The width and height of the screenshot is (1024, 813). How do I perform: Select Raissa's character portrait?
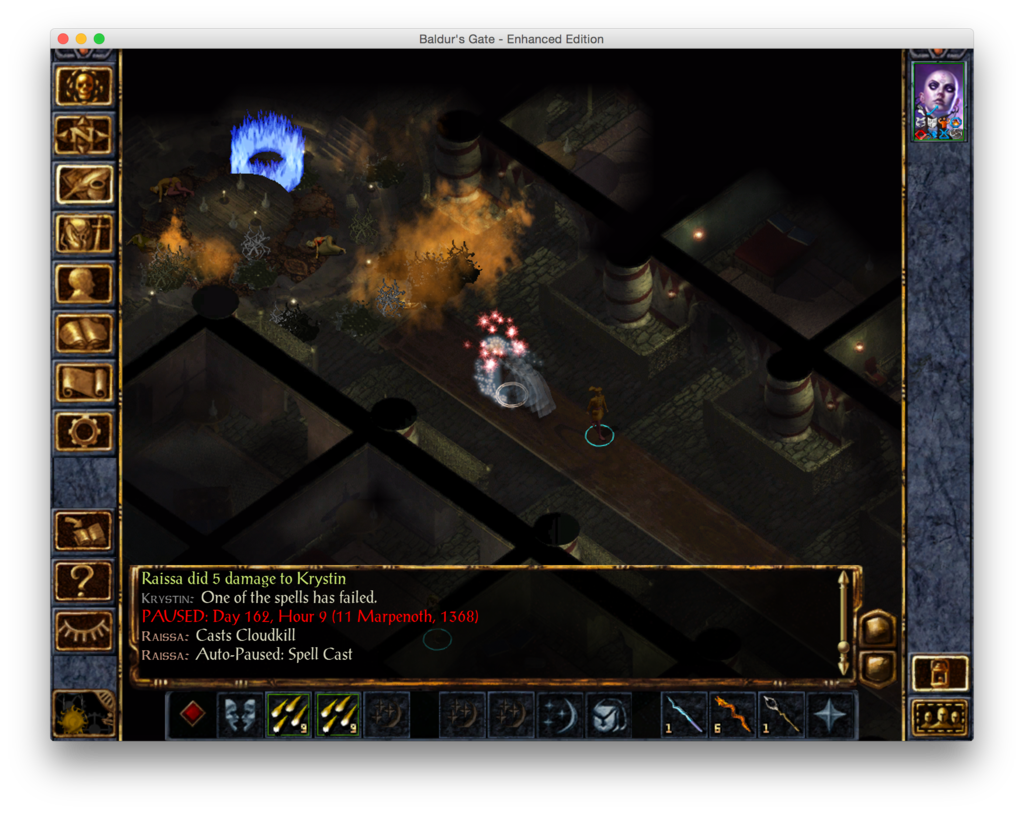point(939,102)
